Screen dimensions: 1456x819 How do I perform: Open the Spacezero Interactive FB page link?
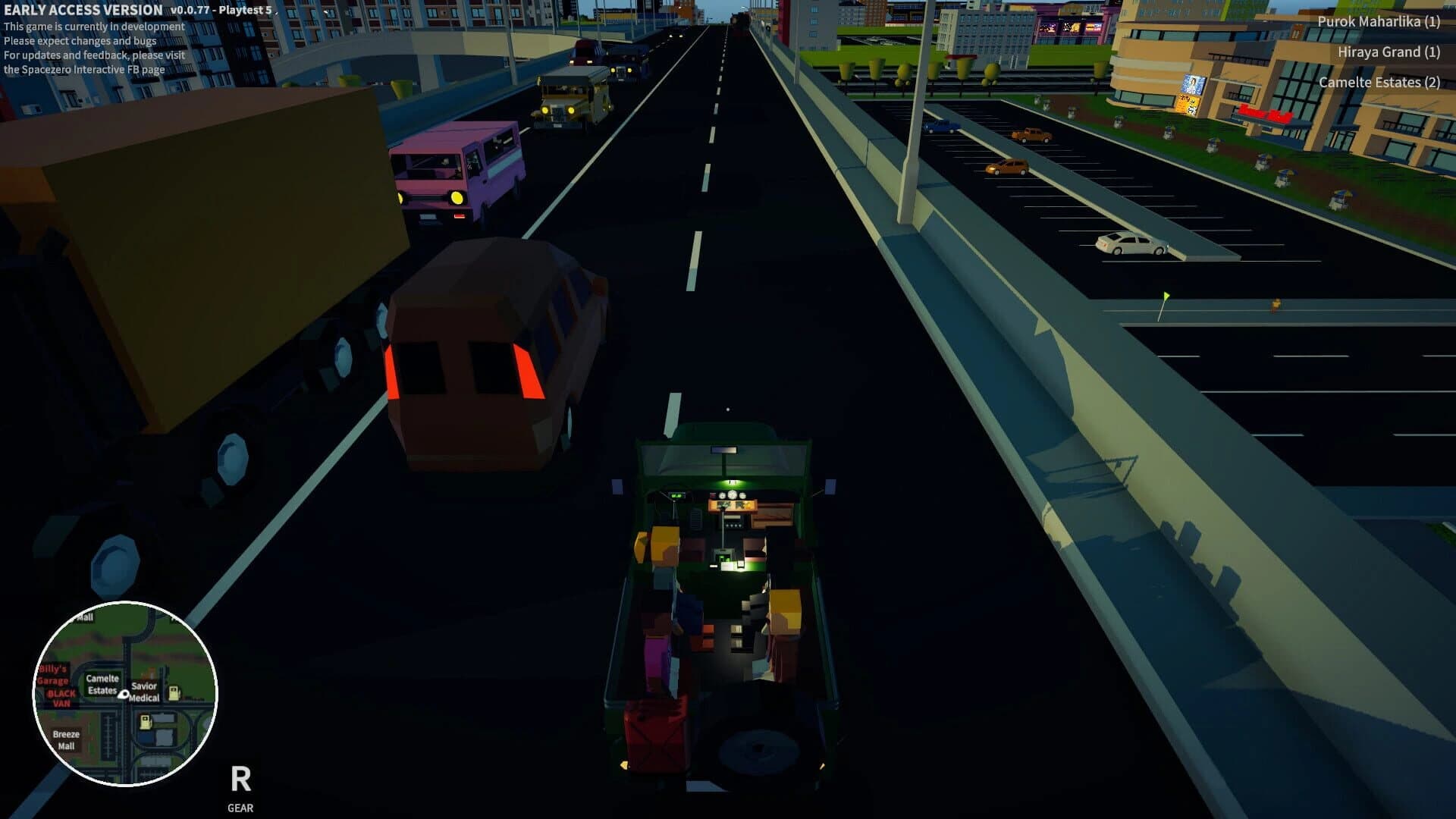[83, 68]
